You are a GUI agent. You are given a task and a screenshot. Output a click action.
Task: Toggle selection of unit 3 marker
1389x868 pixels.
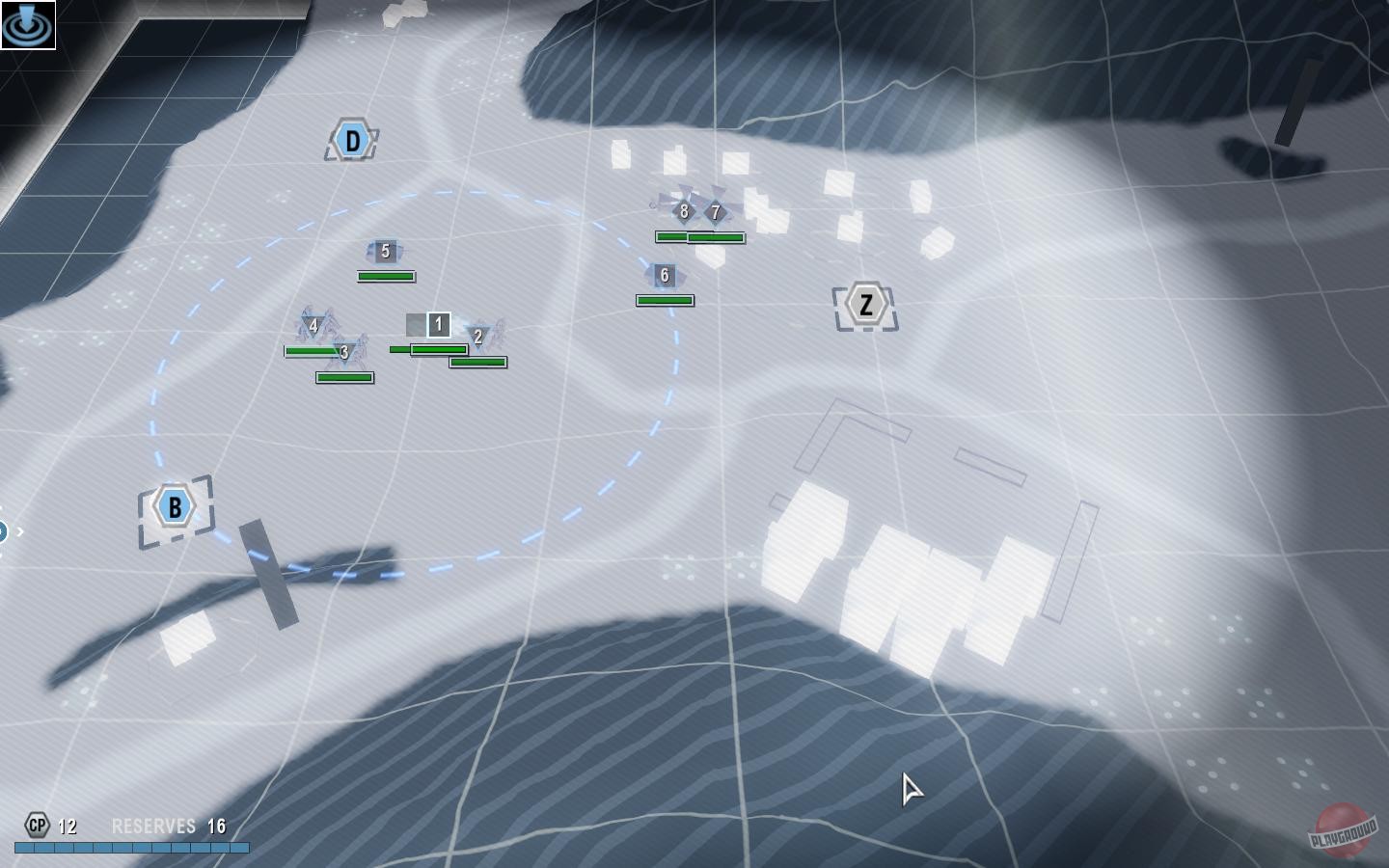[342, 352]
